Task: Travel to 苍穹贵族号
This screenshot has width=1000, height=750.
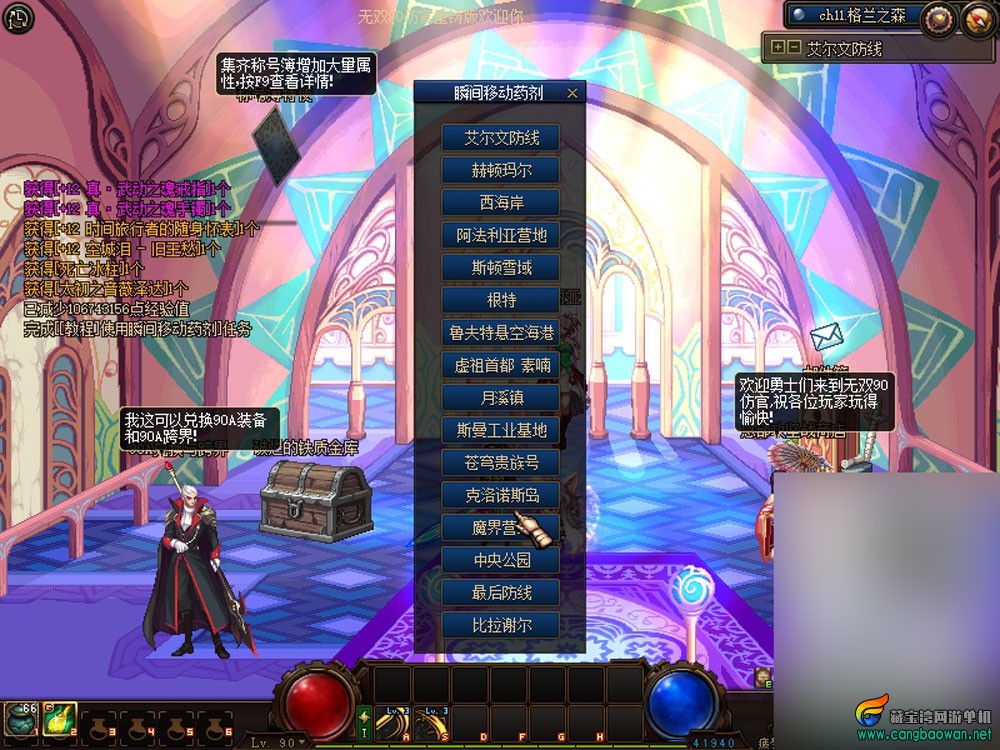Action: pyautogui.click(x=500, y=463)
